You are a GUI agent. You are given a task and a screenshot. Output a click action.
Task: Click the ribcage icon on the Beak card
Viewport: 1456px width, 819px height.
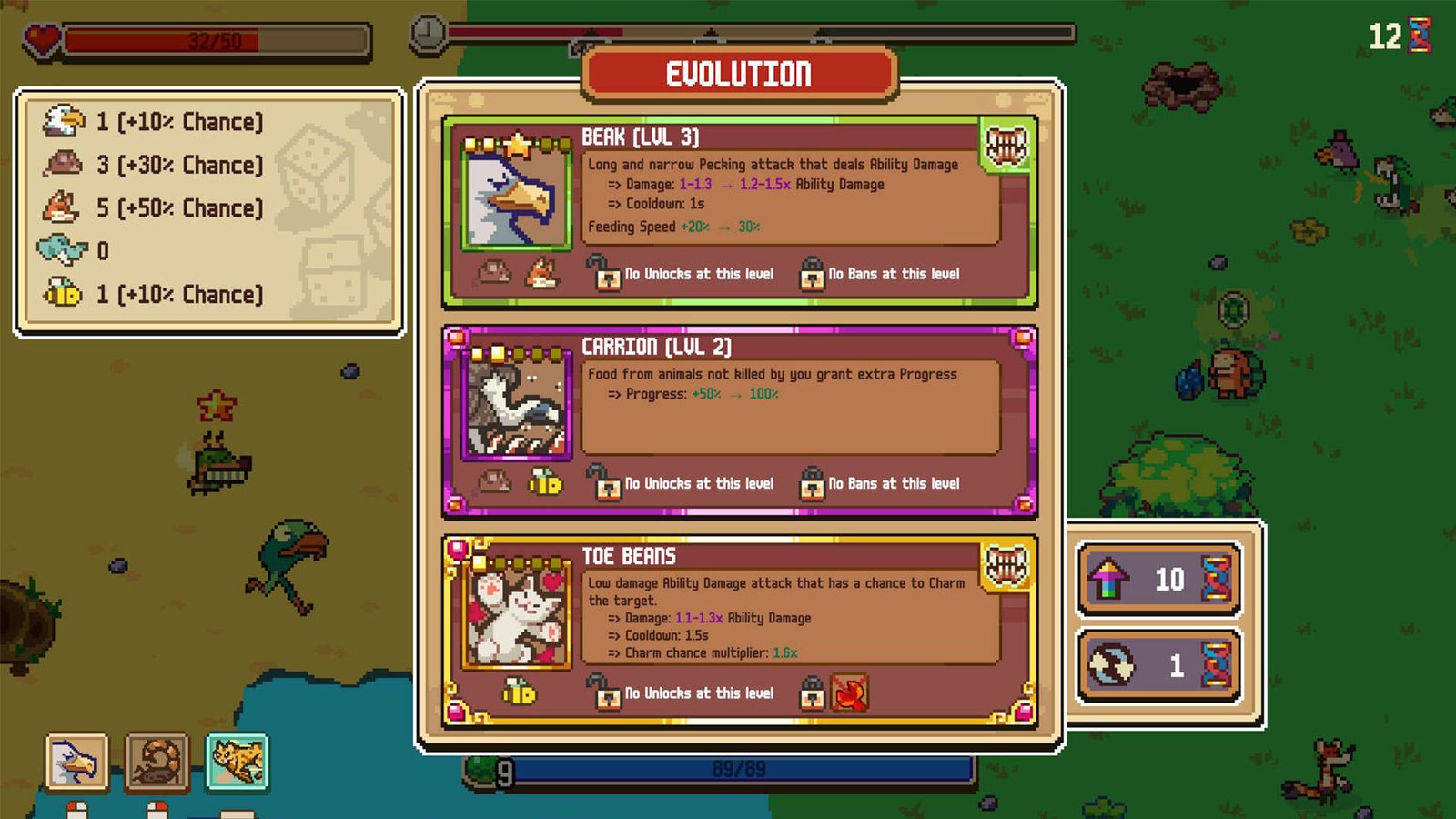point(1010,146)
